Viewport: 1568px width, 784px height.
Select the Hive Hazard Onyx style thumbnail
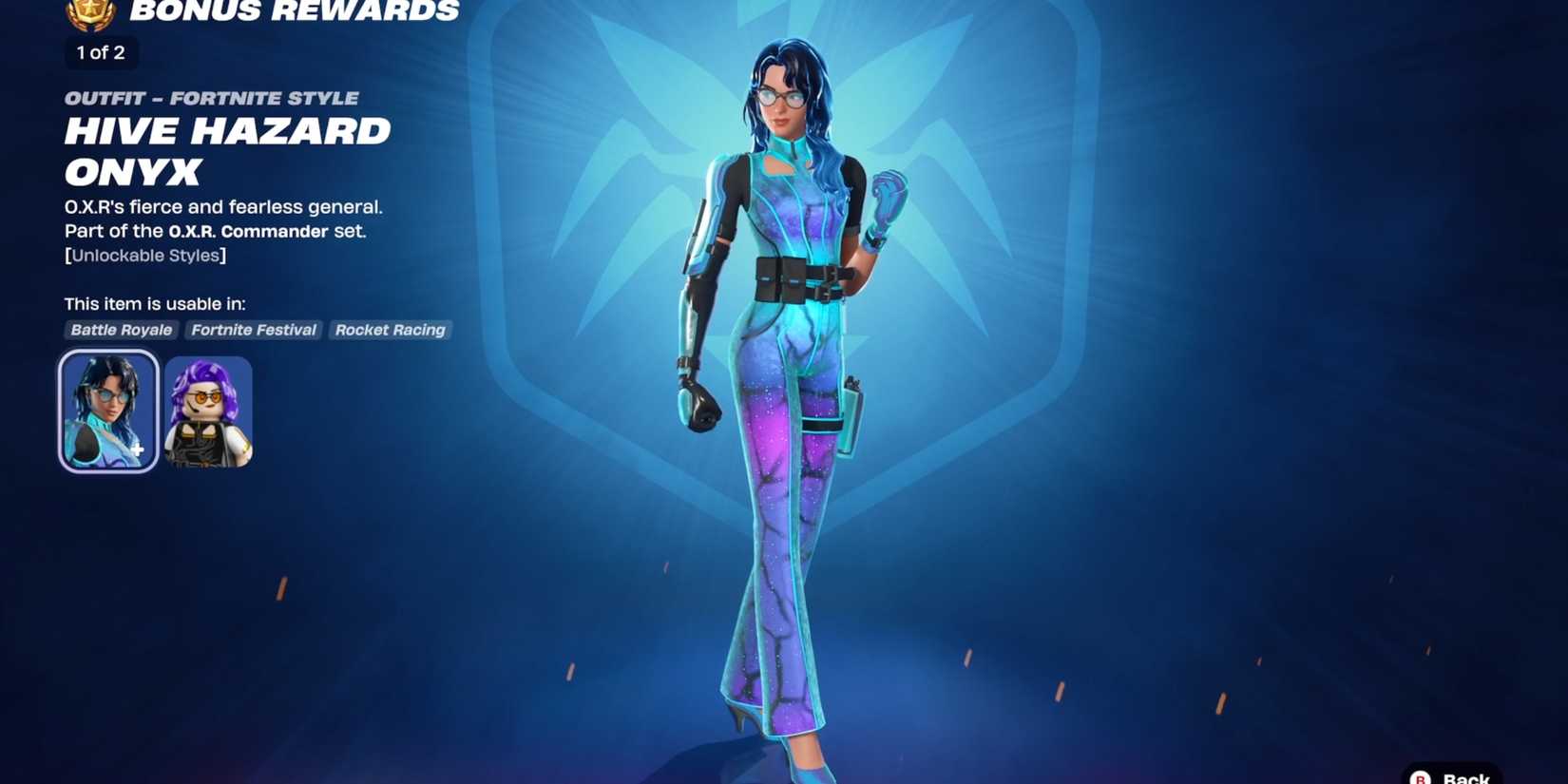coord(107,410)
